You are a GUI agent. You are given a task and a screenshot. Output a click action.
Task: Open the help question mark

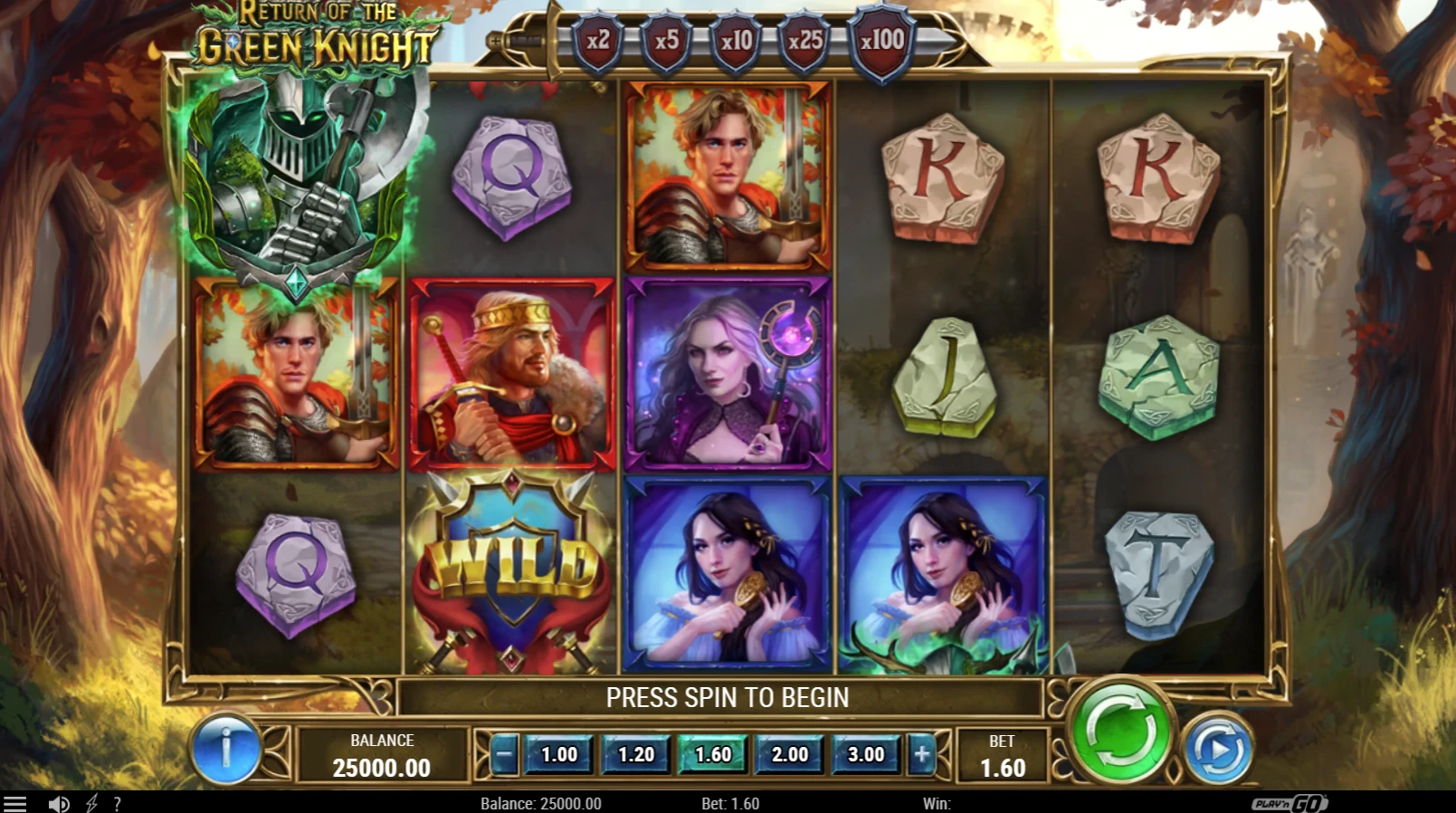(x=117, y=804)
